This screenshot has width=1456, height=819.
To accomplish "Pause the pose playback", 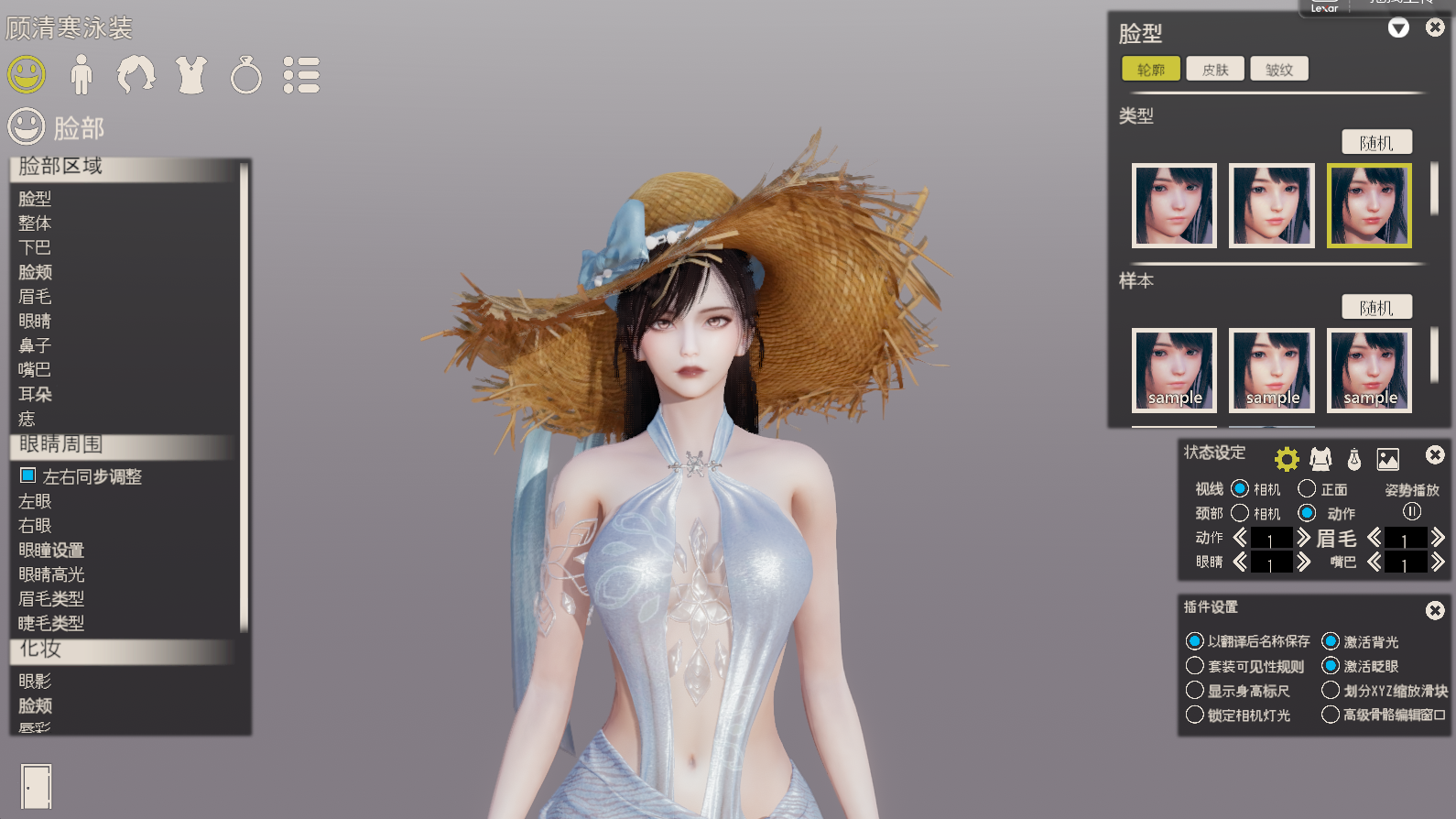I will [x=1412, y=512].
